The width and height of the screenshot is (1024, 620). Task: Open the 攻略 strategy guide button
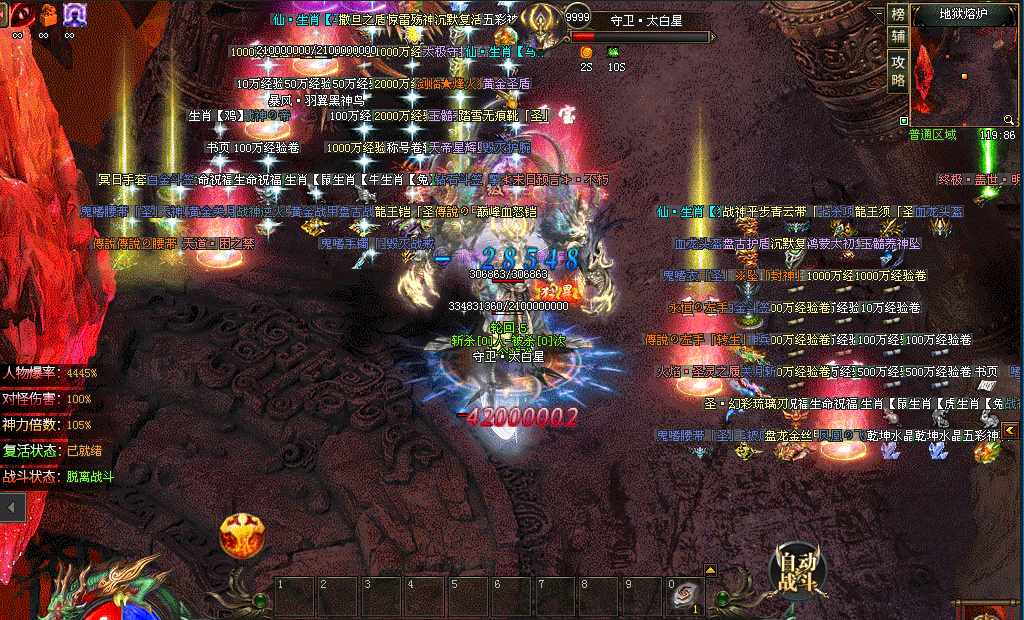pos(897,68)
